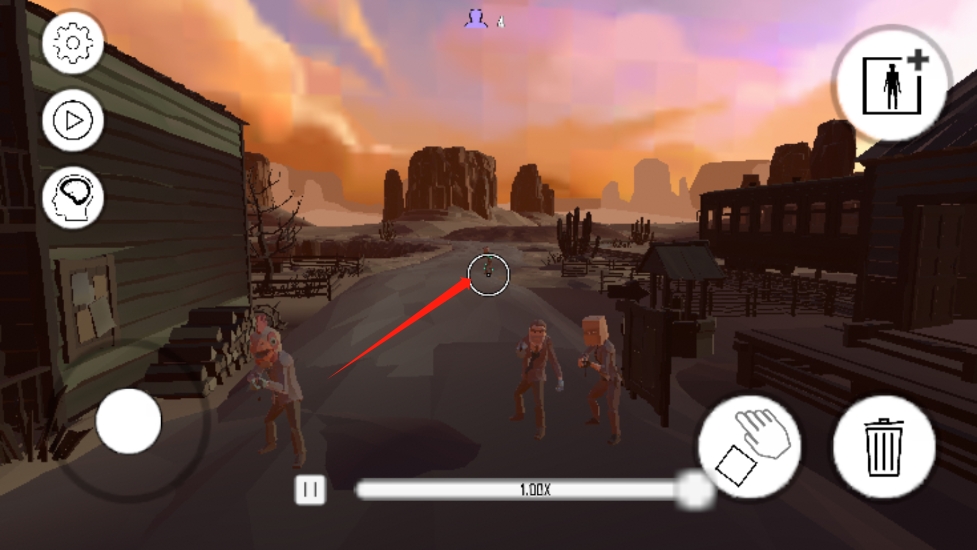Viewport: 977px width, 550px height.
Task: Click the 1.00X time speed slider
Action: click(536, 490)
